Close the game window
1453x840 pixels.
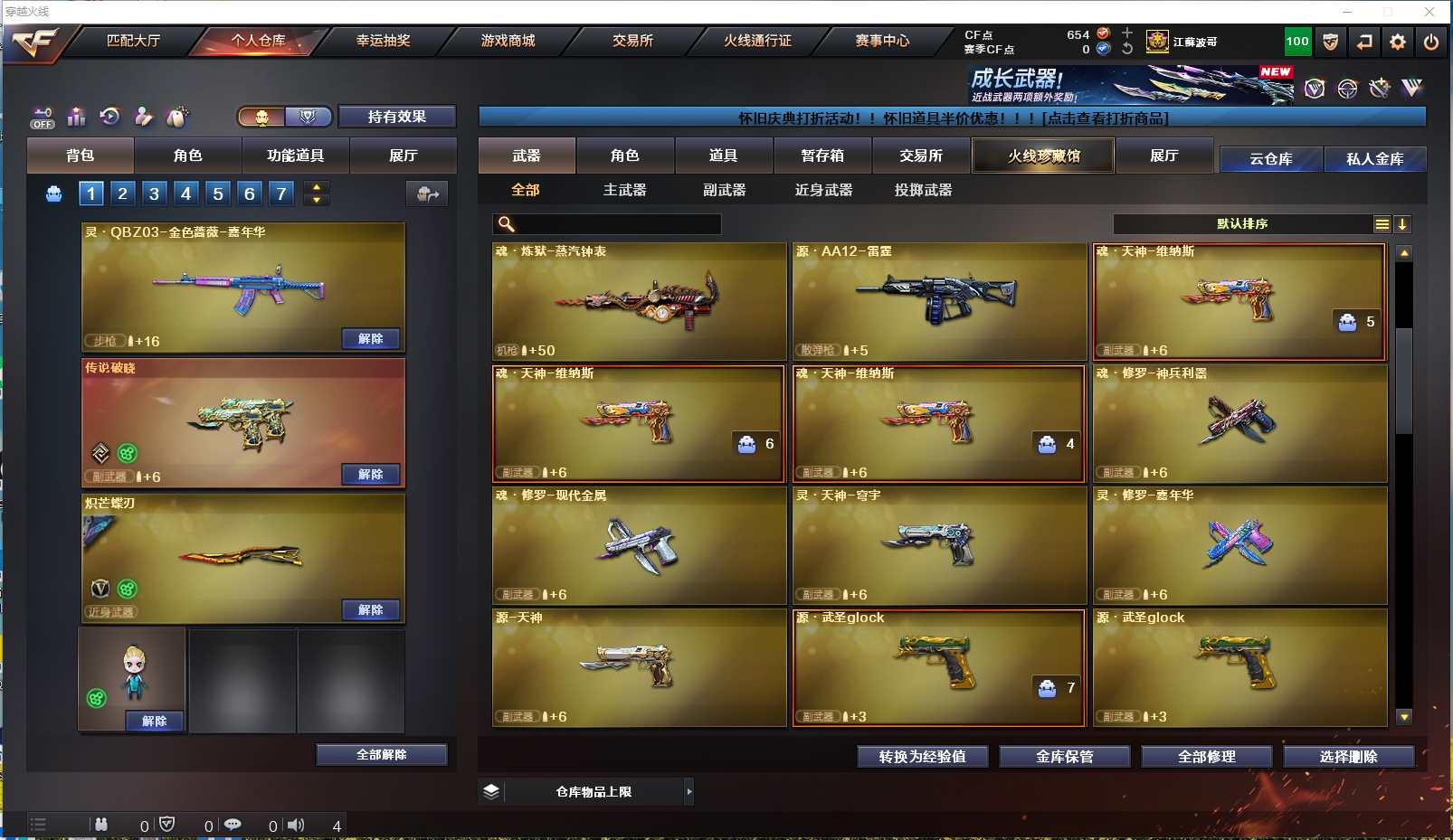coord(1429,12)
